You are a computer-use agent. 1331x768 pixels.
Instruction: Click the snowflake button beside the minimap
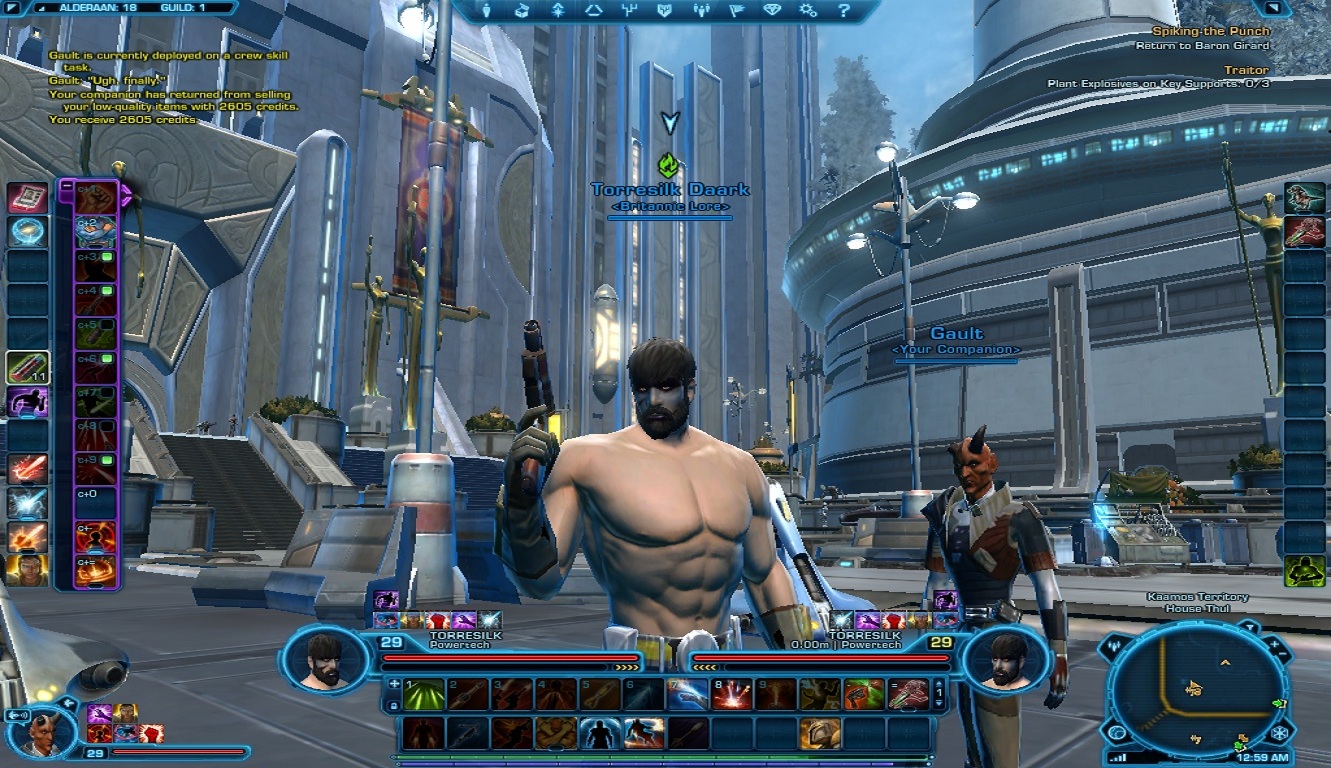(x=1281, y=733)
